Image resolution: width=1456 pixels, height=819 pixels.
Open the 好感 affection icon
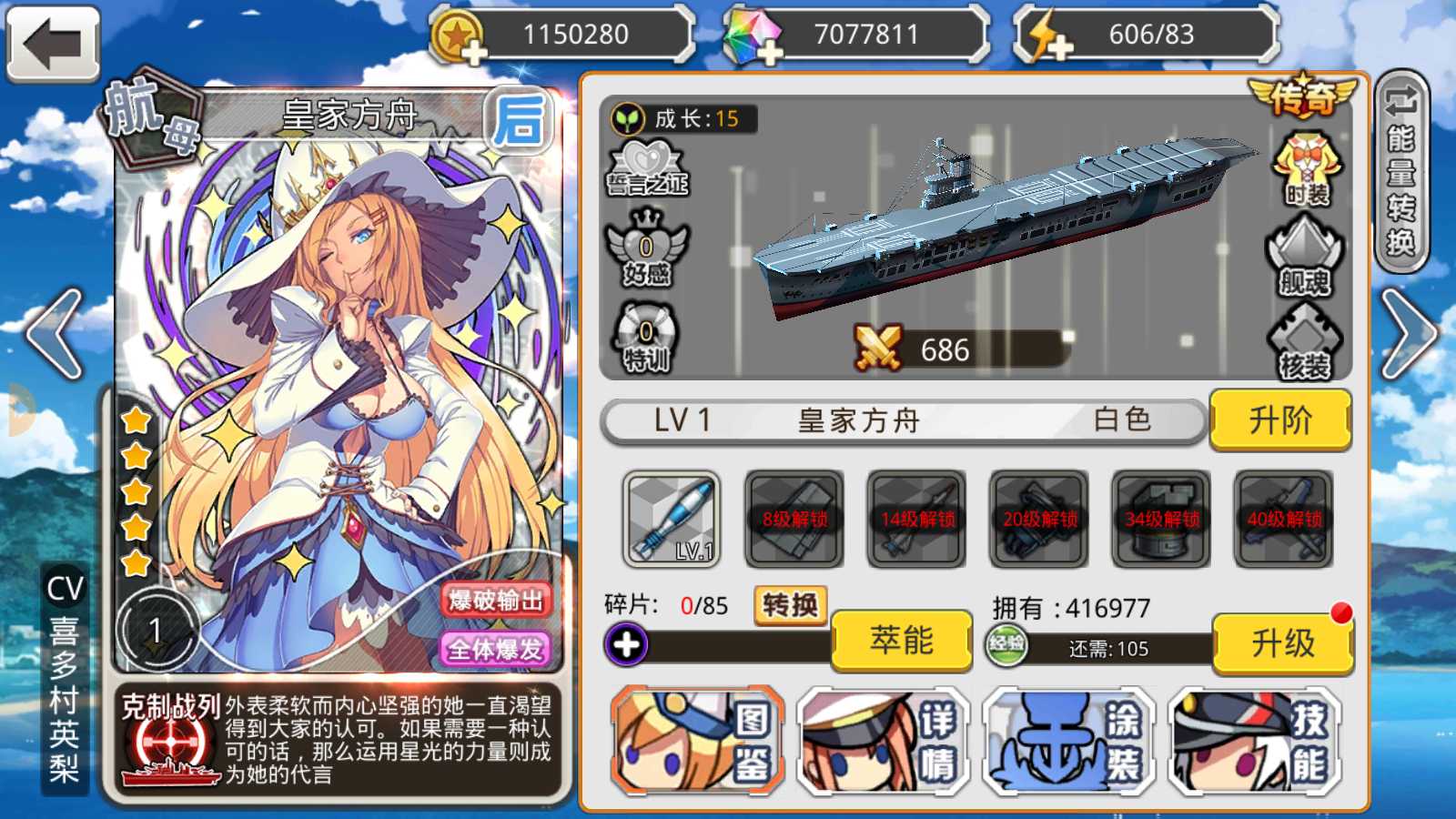[647, 249]
